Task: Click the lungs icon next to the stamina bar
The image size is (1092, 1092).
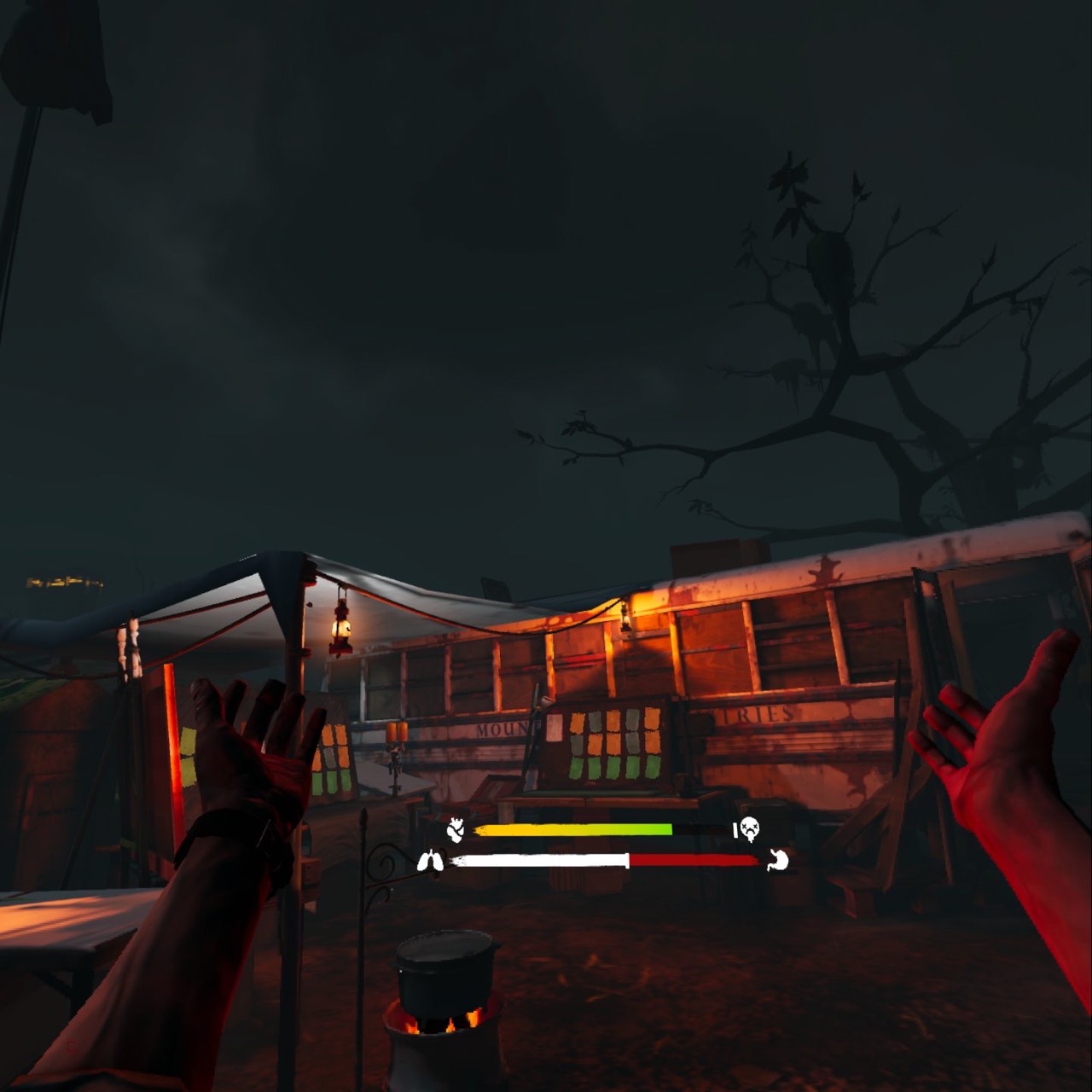Action: click(x=431, y=862)
